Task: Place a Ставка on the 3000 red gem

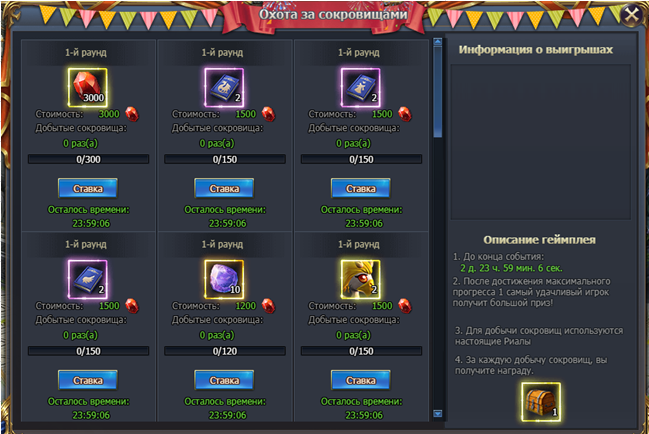Action: 88,188
